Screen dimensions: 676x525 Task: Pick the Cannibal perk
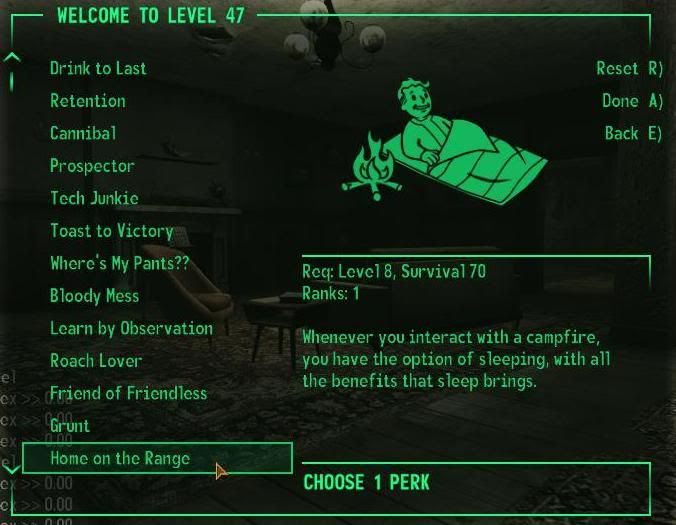(83, 133)
